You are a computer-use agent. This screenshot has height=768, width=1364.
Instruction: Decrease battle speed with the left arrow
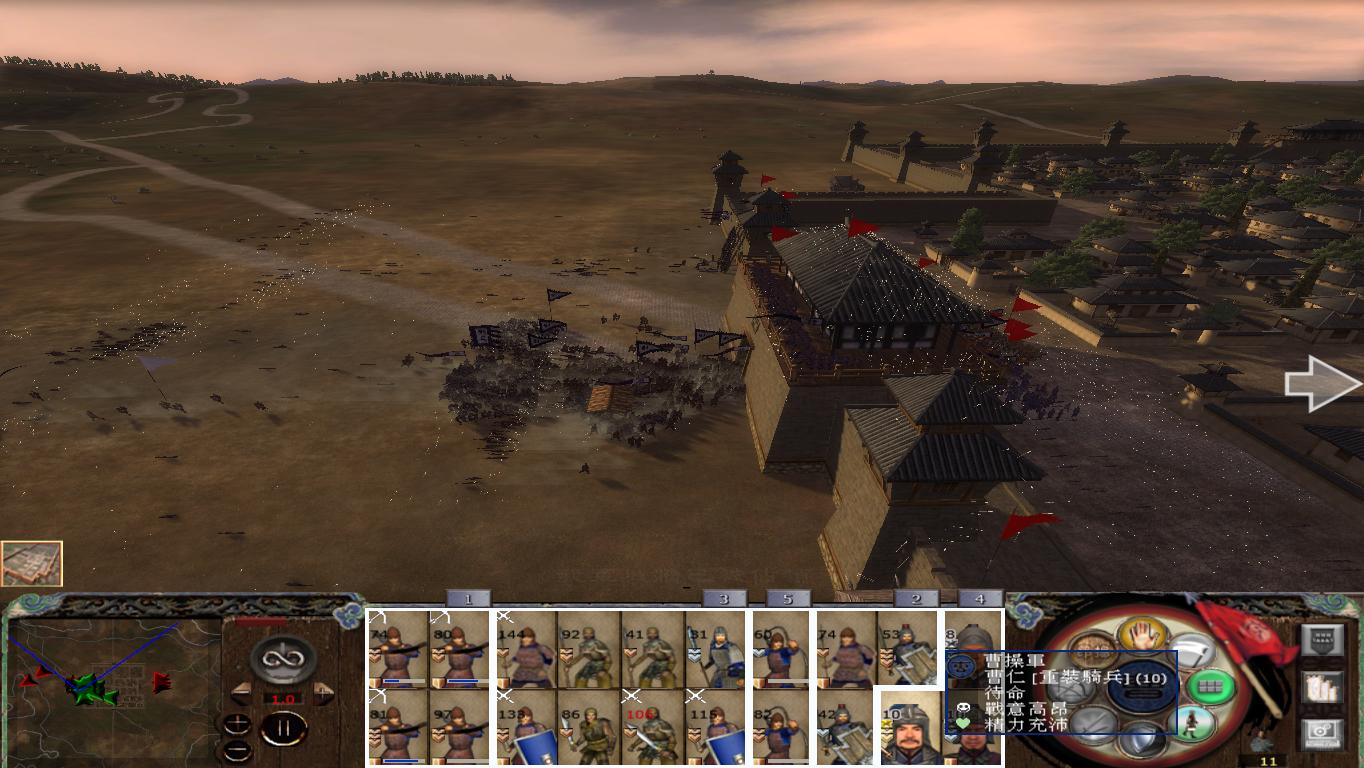(x=241, y=692)
